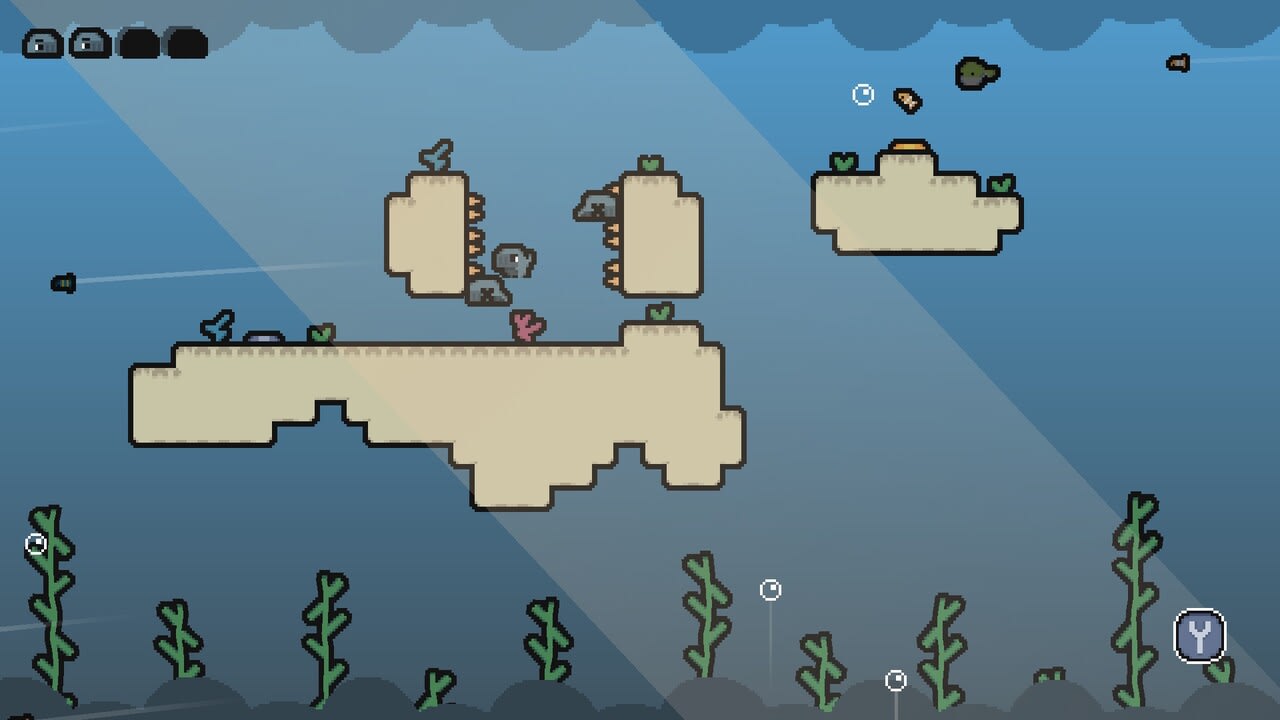Select the tall seaweed on the far right

coord(1140,590)
